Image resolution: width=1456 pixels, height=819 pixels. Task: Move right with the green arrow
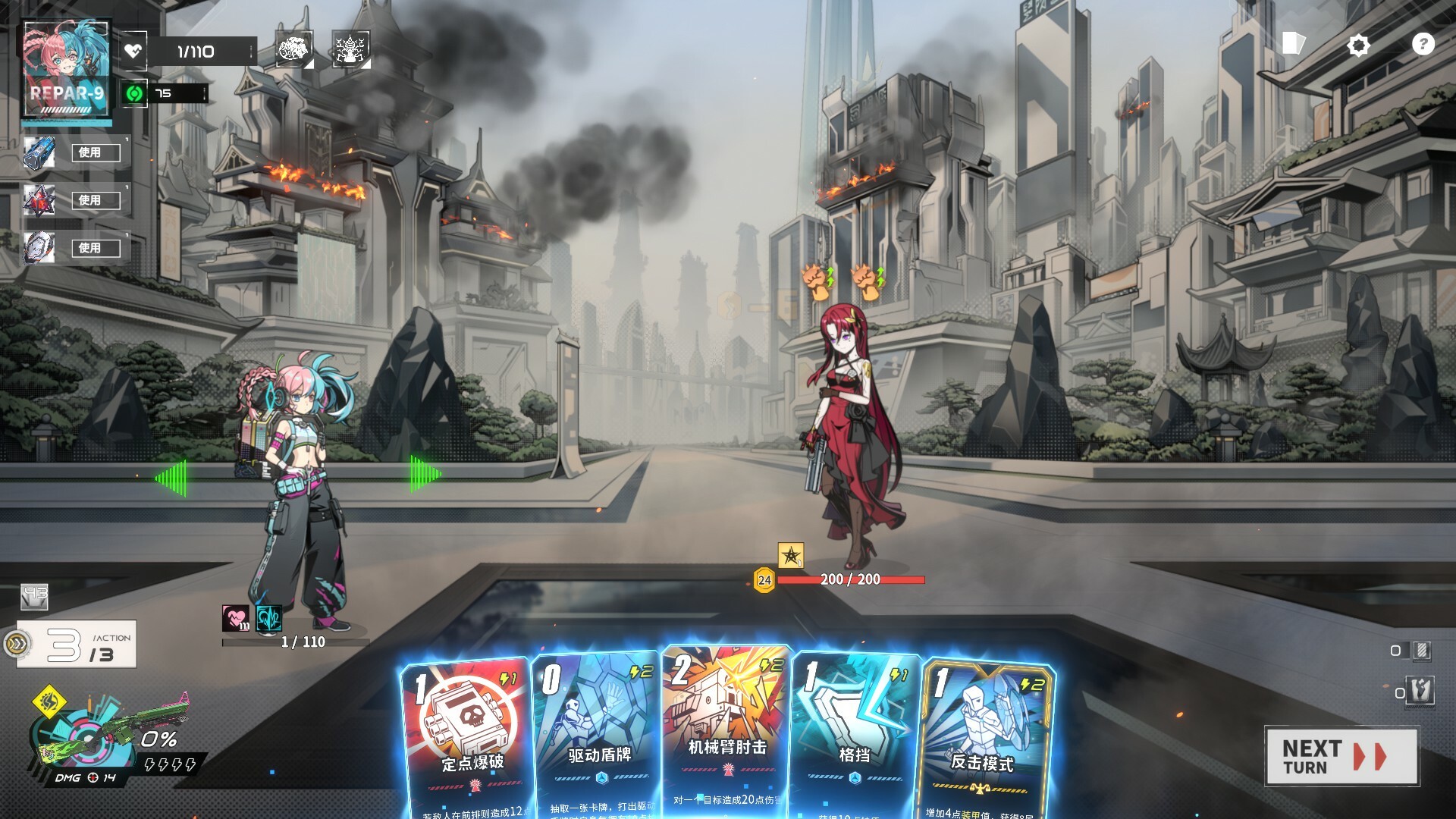[425, 474]
